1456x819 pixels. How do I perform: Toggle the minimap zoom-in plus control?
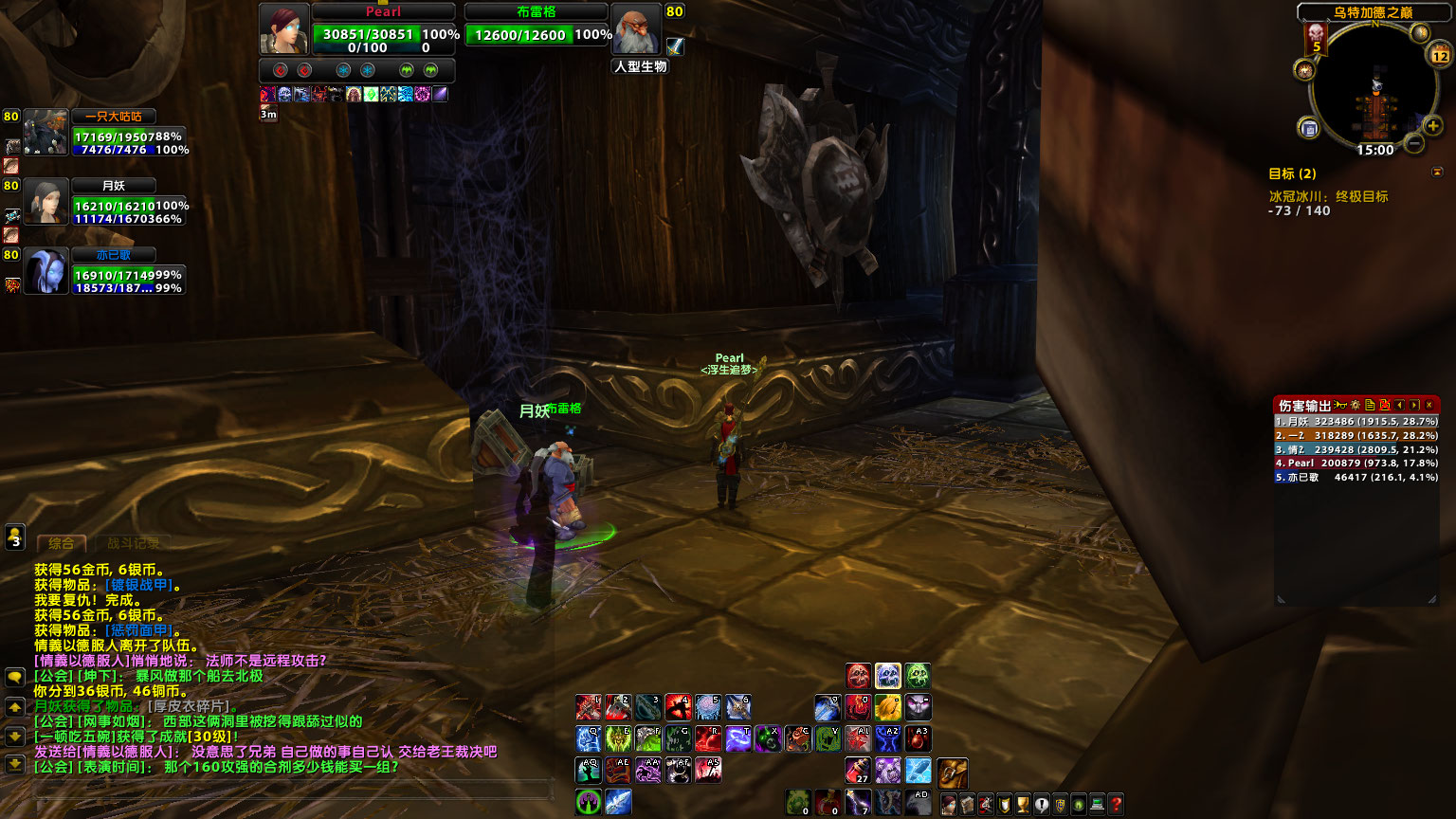point(1433,124)
